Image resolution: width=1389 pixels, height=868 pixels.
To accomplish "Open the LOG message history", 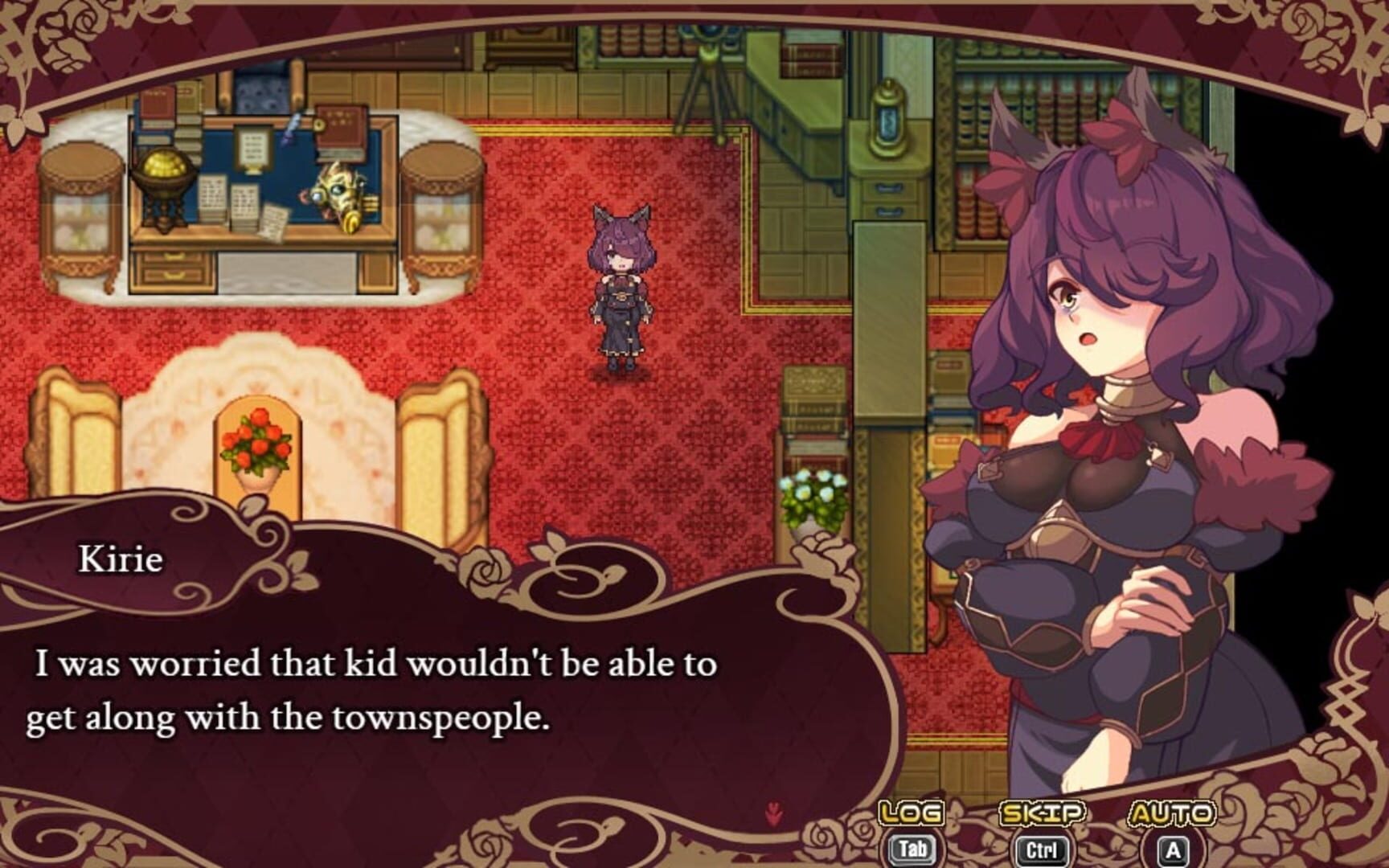I will (909, 814).
